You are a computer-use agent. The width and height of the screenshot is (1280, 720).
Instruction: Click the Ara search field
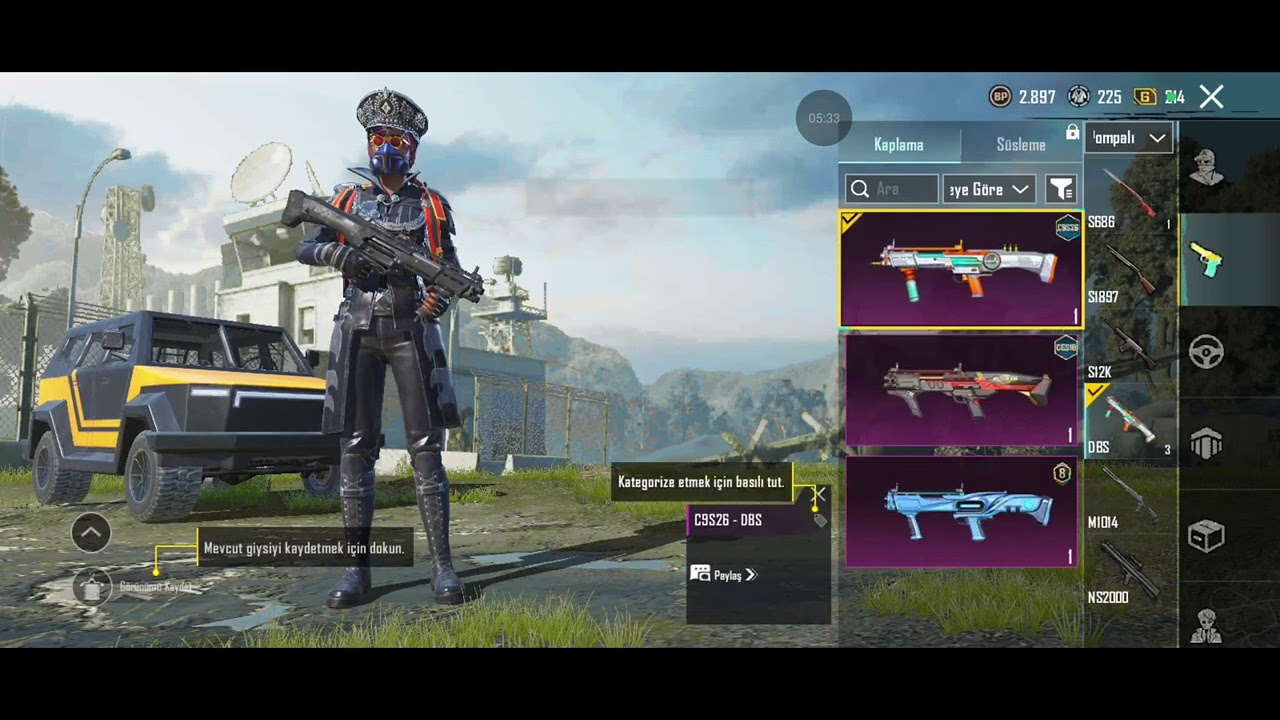tap(892, 189)
